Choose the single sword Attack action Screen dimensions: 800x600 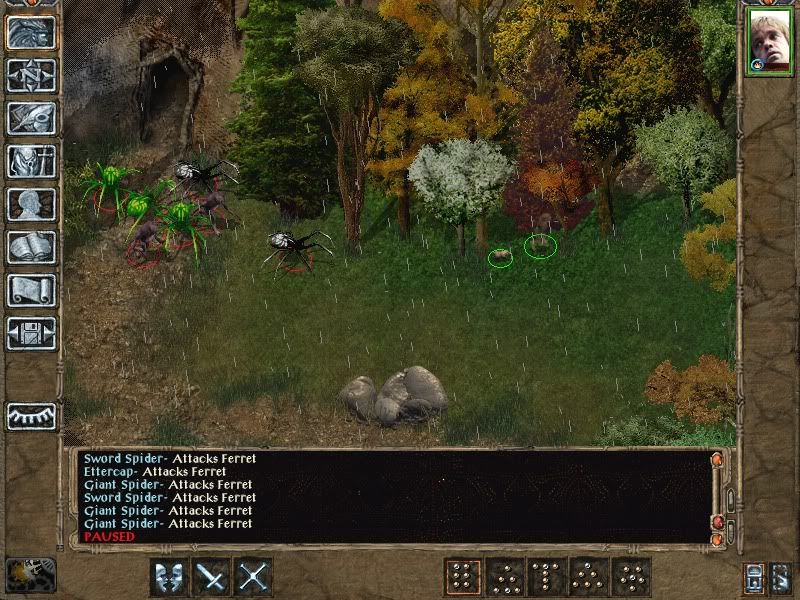(x=211, y=577)
